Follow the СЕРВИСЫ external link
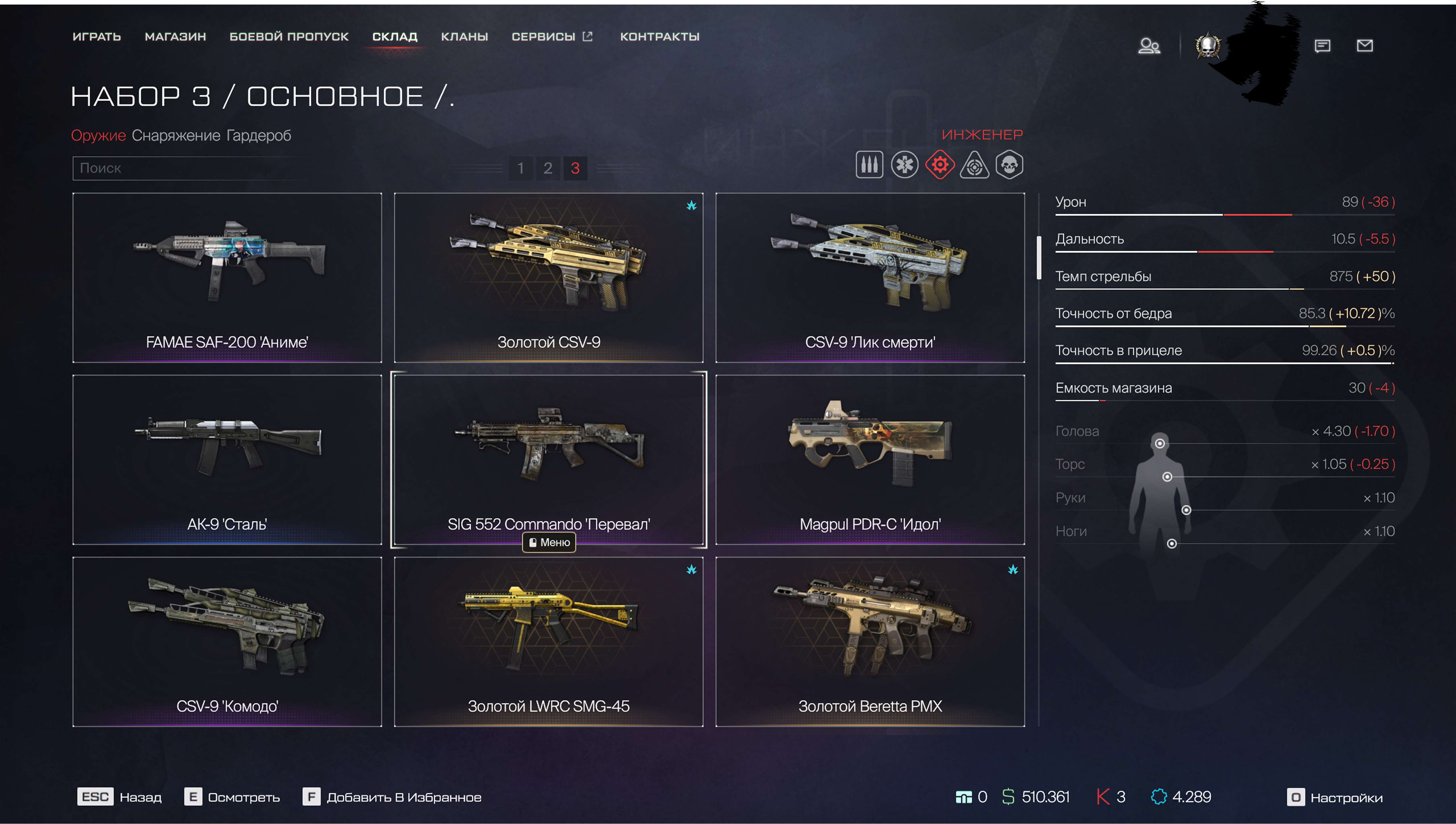Viewport: 1456px width, 824px height. (x=551, y=37)
